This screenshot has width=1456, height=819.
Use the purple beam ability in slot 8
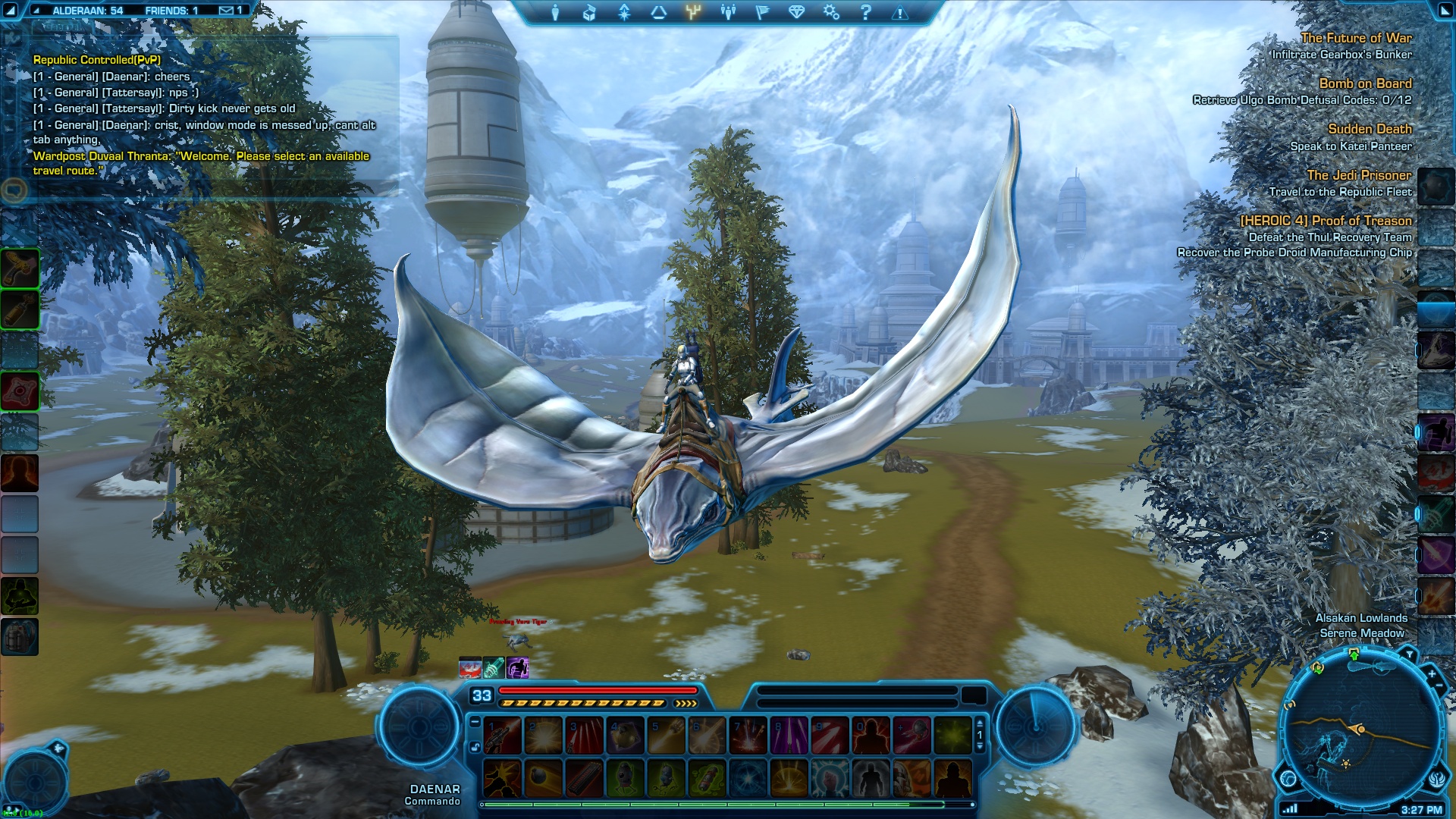[789, 736]
